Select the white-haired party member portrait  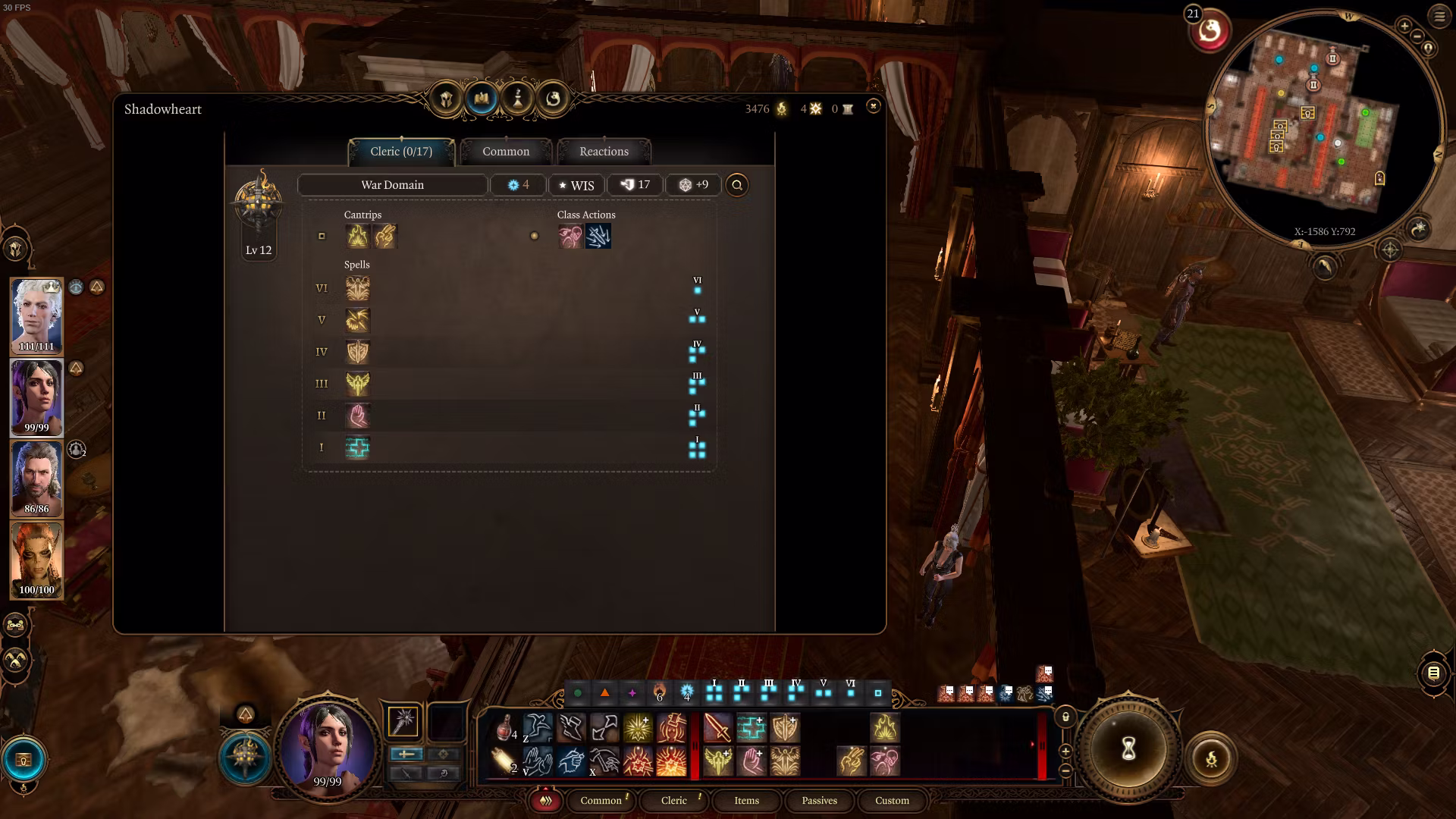point(36,315)
